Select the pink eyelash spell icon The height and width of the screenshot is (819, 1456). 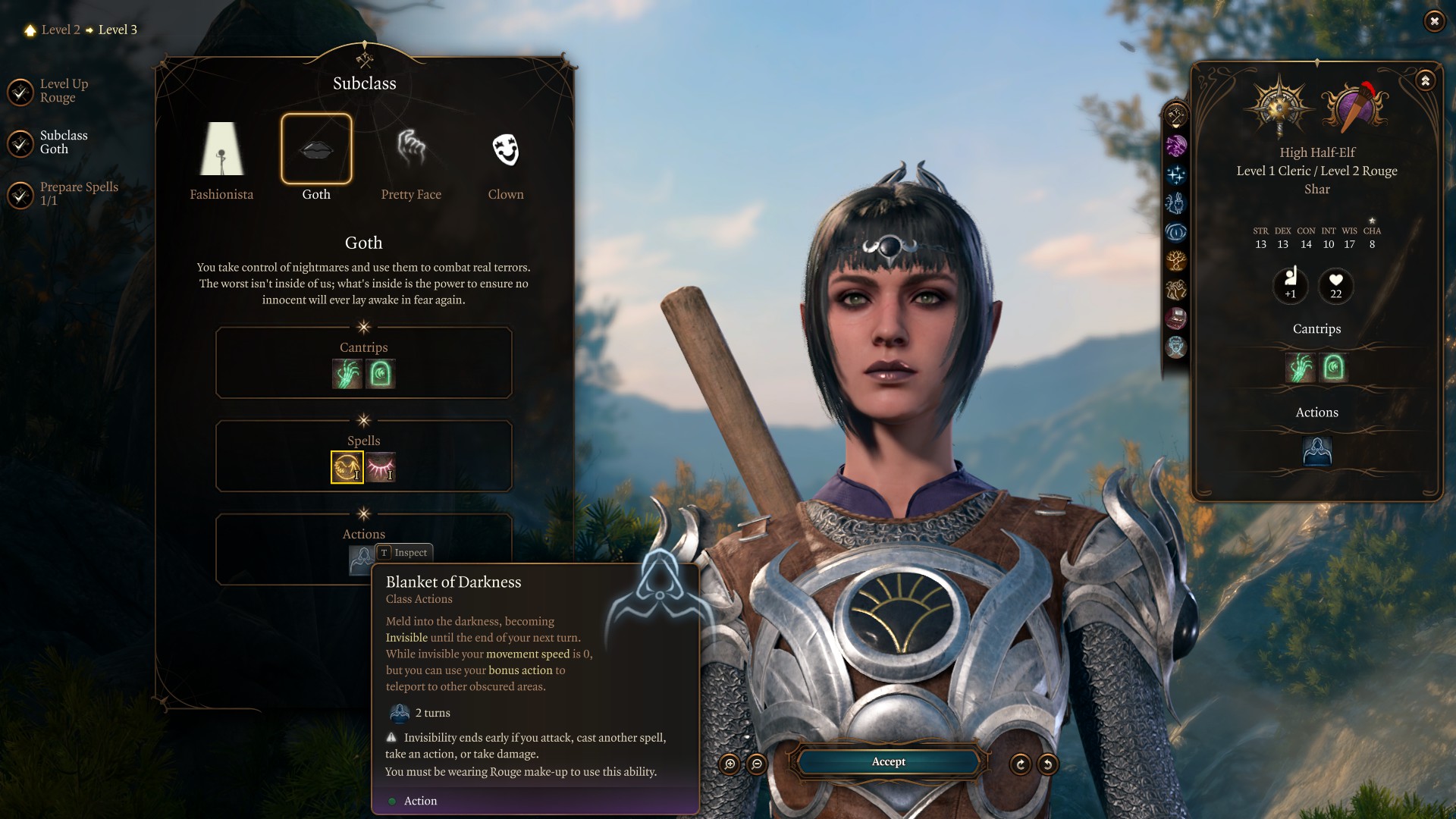(381, 467)
